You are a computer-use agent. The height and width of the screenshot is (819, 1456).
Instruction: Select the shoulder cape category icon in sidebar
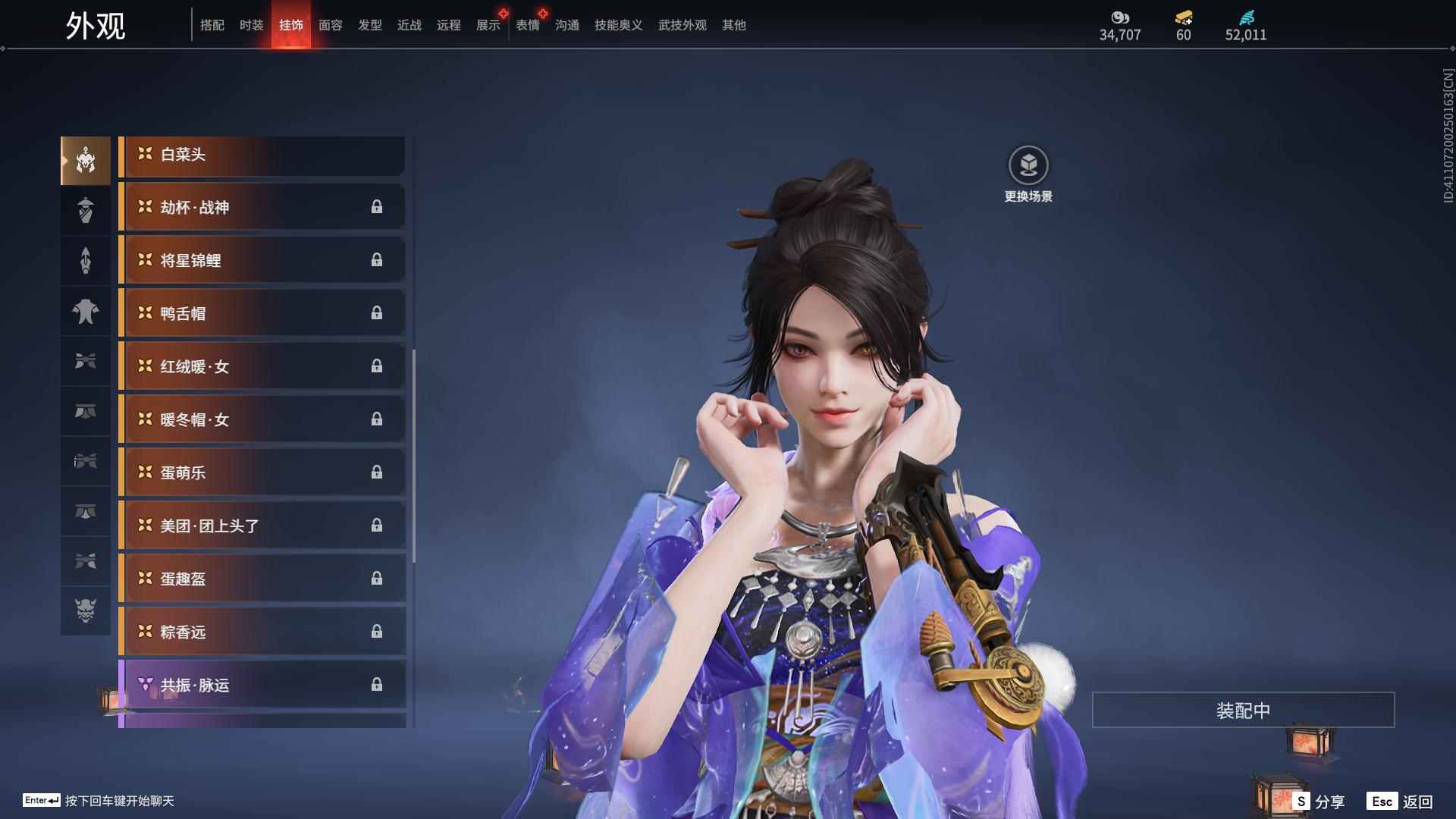coord(85,311)
